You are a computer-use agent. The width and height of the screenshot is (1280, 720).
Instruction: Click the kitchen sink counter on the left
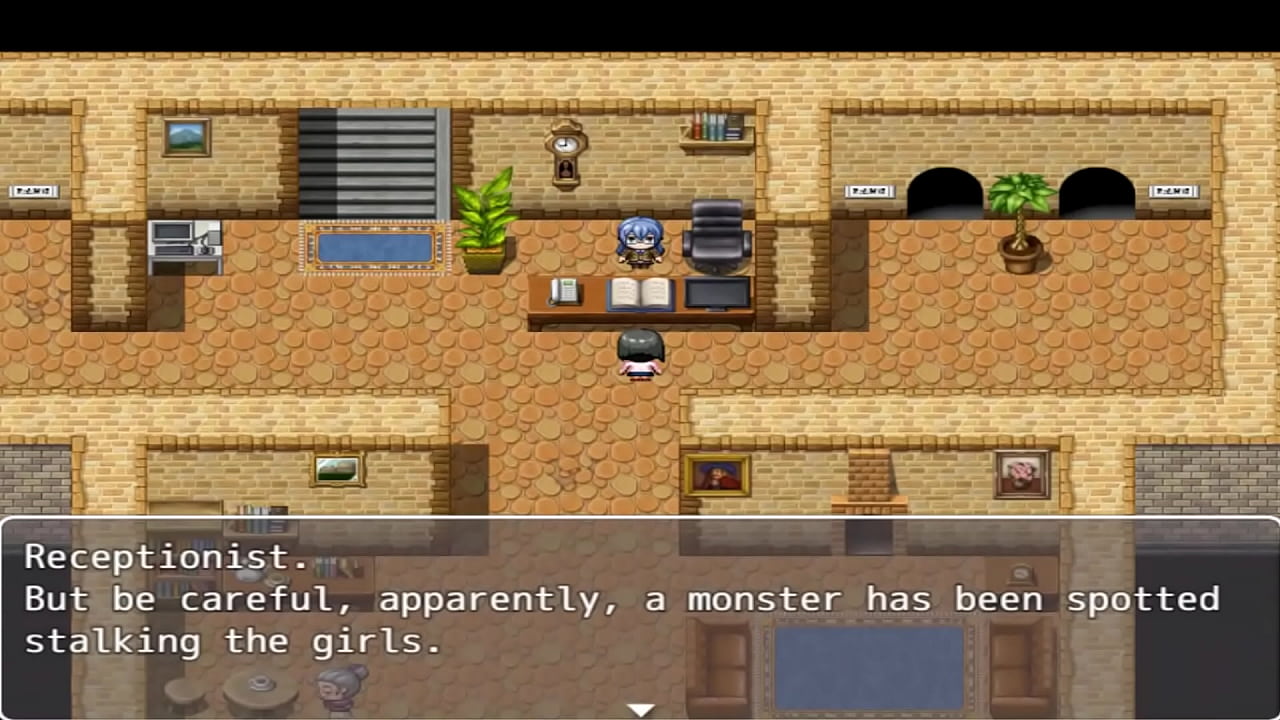click(188, 245)
